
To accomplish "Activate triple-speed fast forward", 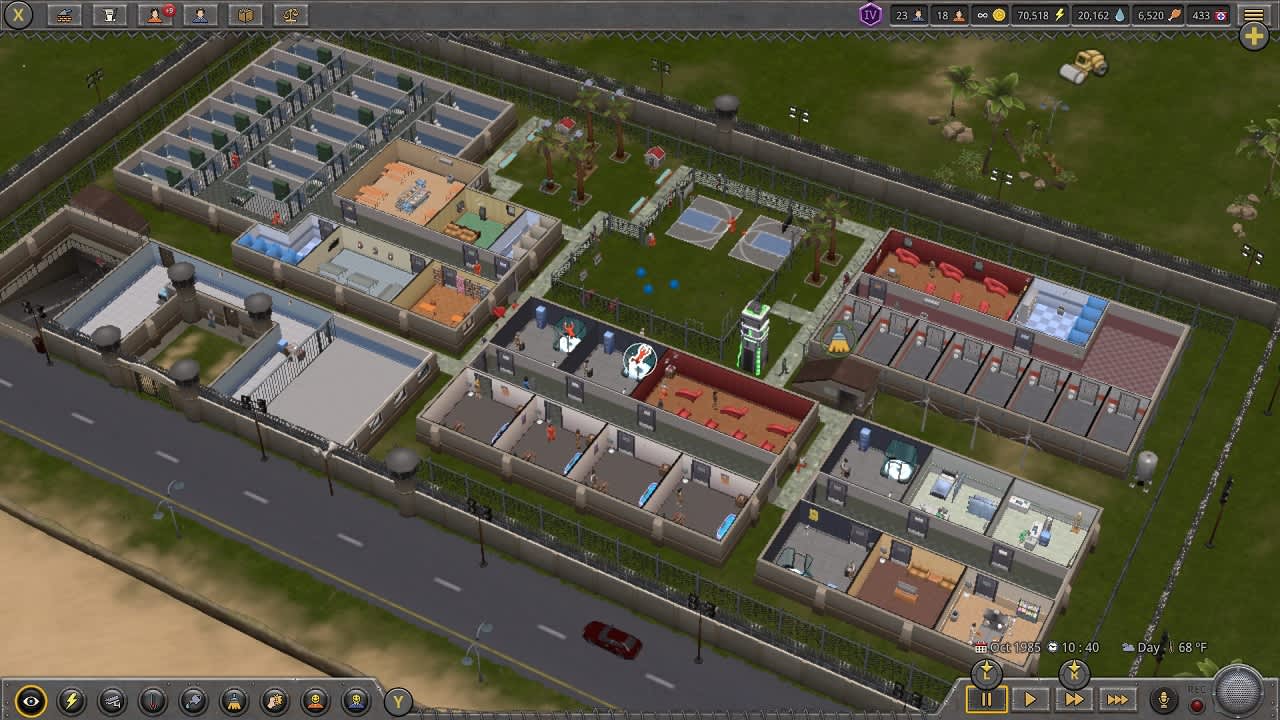I will 1118,700.
